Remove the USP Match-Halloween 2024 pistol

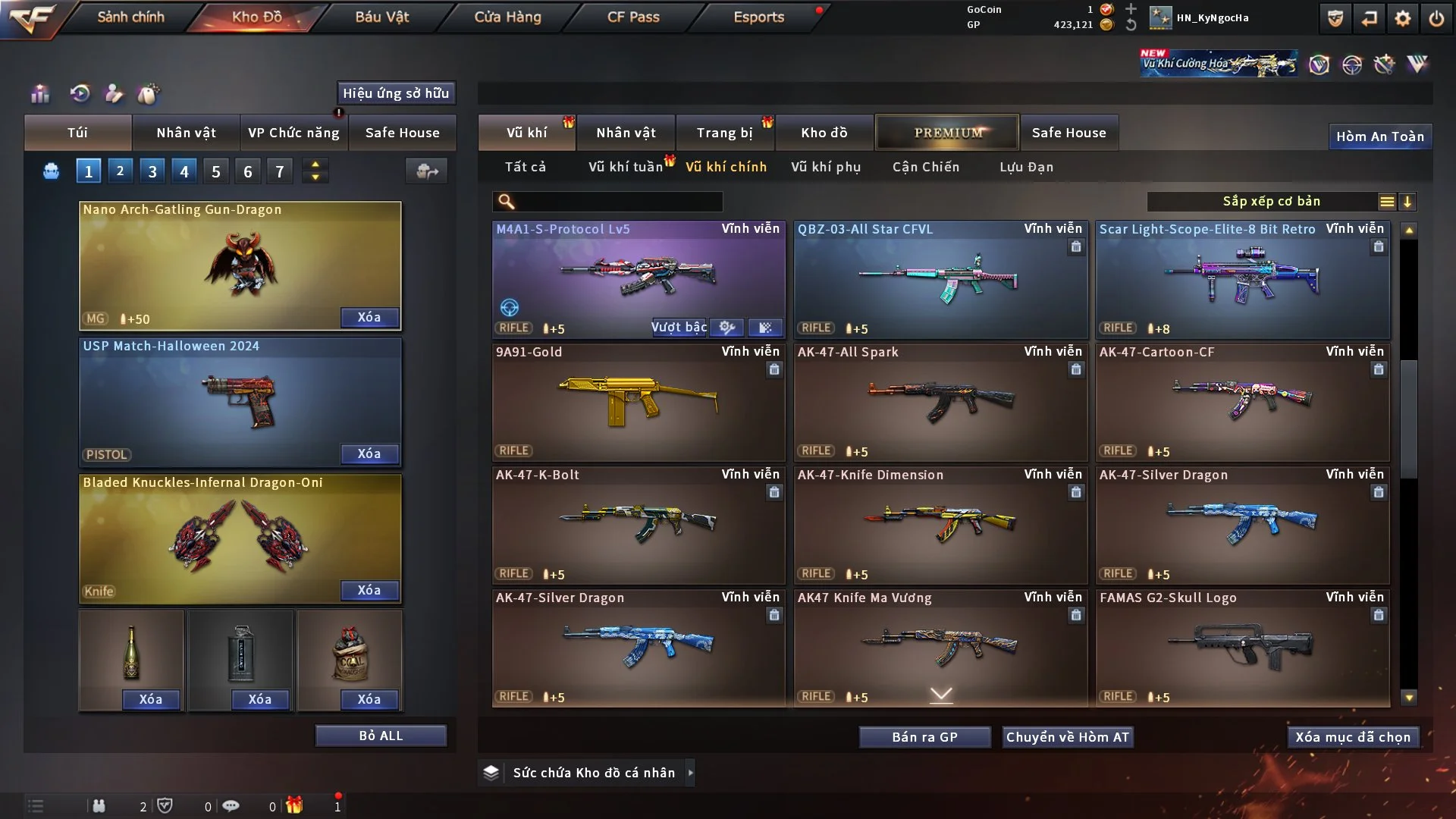[x=369, y=453]
